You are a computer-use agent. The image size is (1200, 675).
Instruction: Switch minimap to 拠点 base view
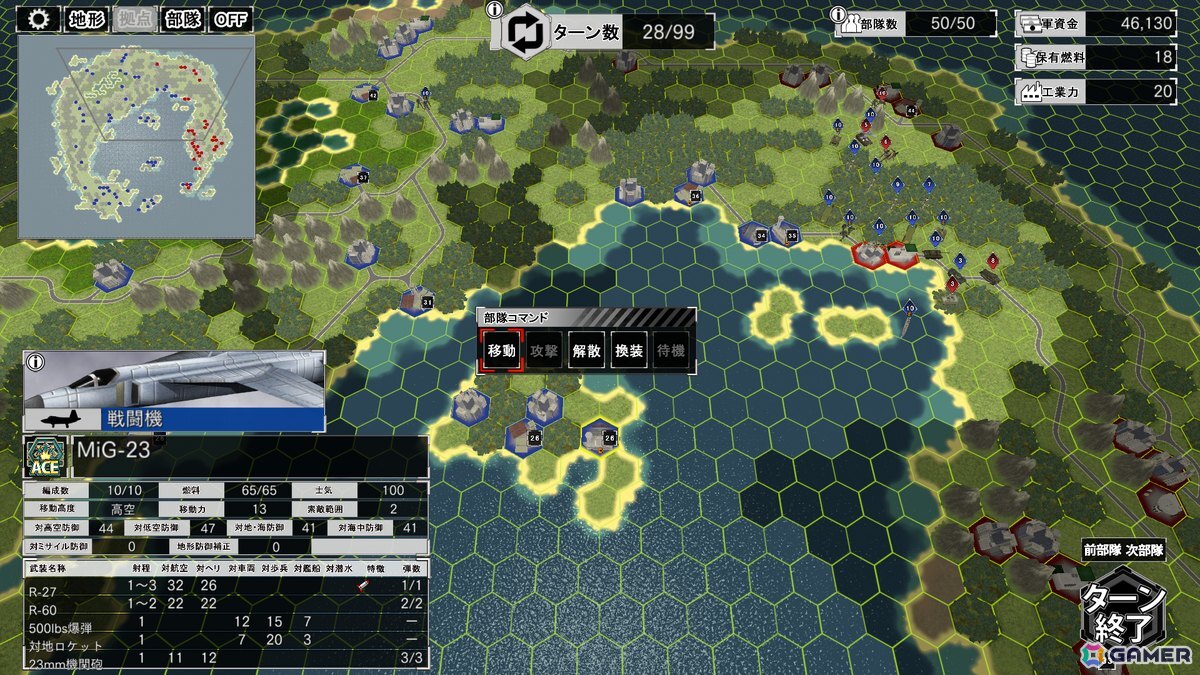click(134, 19)
